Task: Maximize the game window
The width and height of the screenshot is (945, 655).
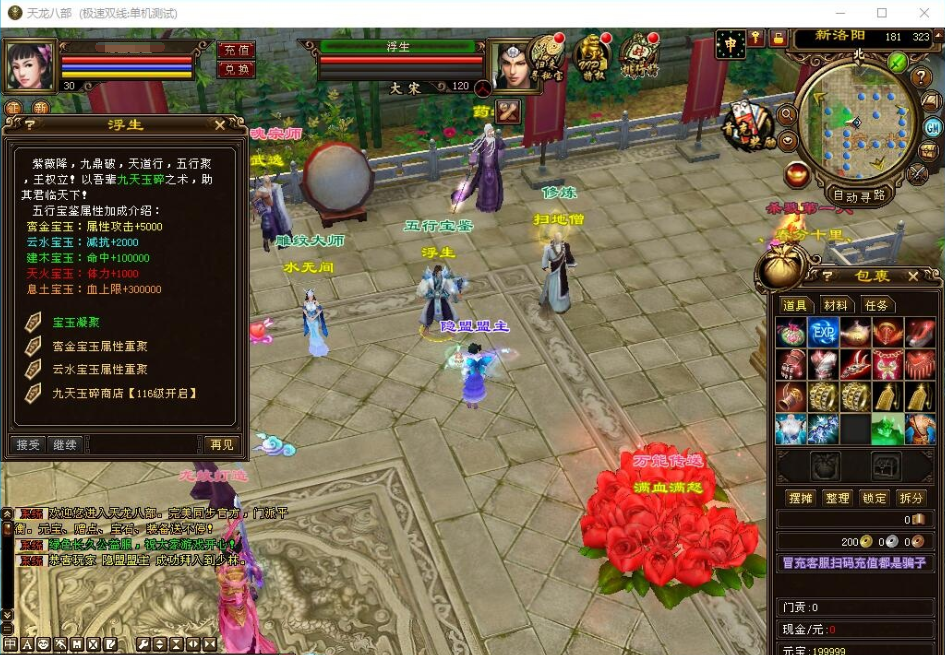Action: pos(882,13)
